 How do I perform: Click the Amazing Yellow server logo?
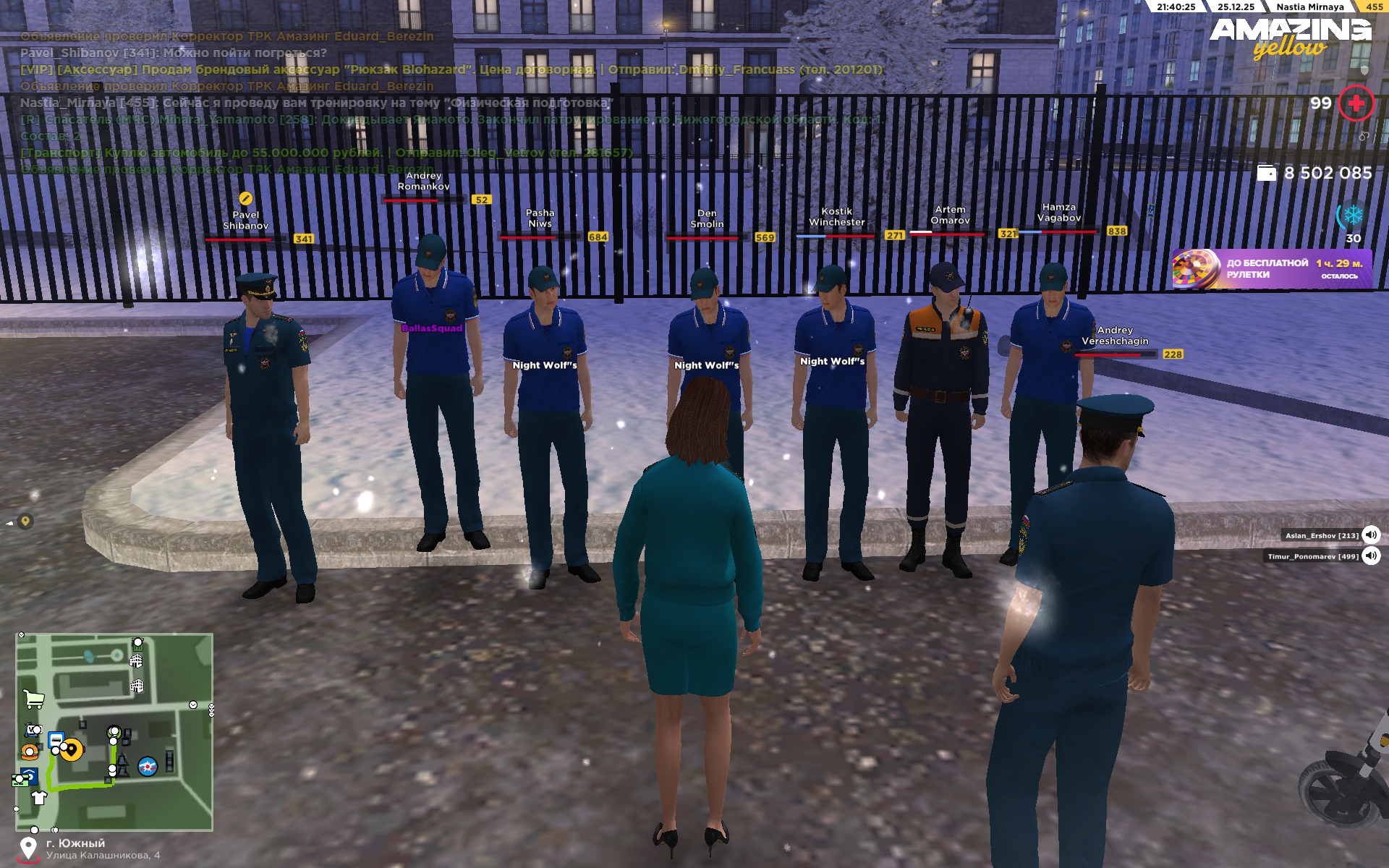(x=1291, y=38)
